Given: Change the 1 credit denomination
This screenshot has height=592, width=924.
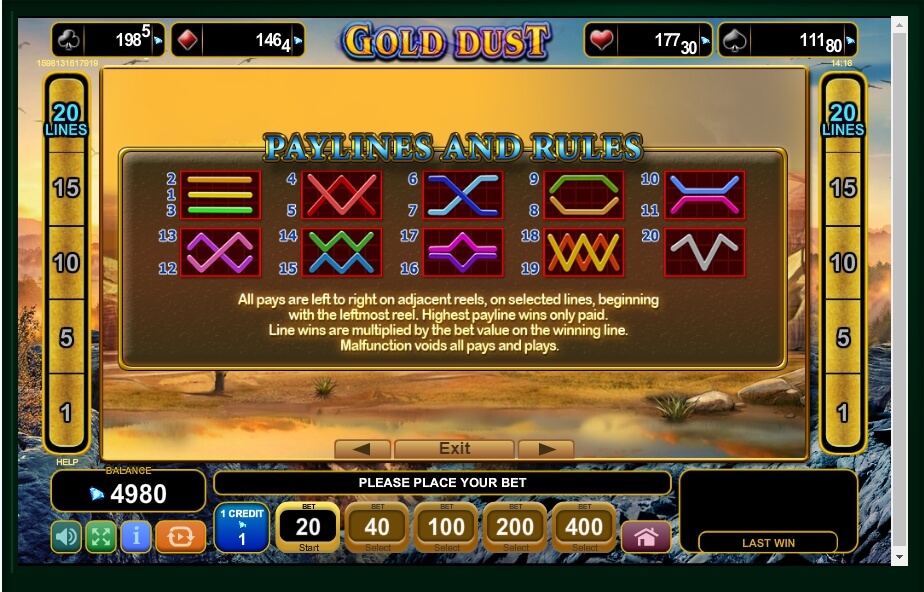Looking at the screenshot, I should (x=241, y=527).
